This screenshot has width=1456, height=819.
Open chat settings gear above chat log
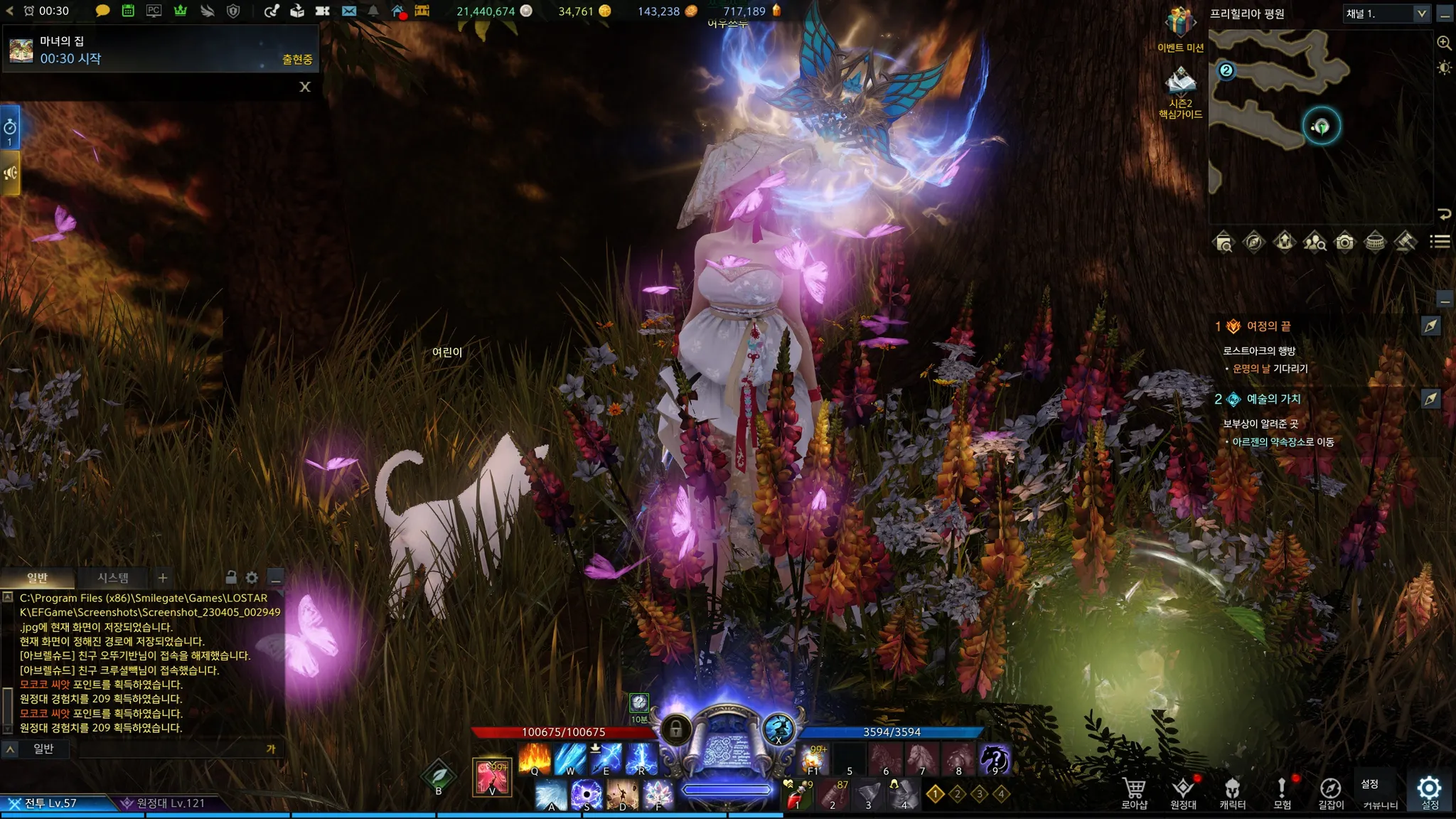(252, 577)
